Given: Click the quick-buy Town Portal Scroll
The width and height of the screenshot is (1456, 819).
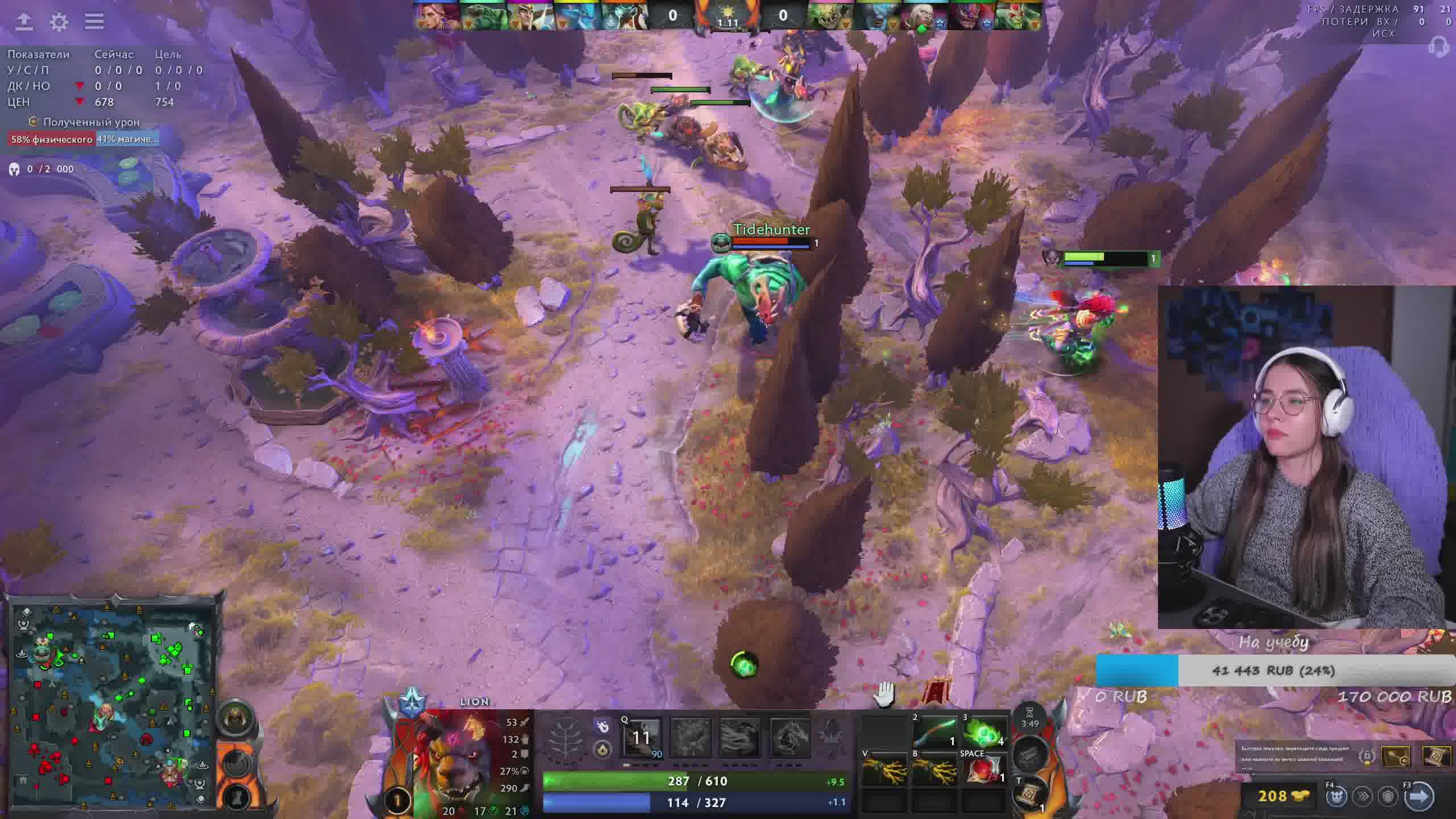Looking at the screenshot, I should pyautogui.click(x=1437, y=757).
